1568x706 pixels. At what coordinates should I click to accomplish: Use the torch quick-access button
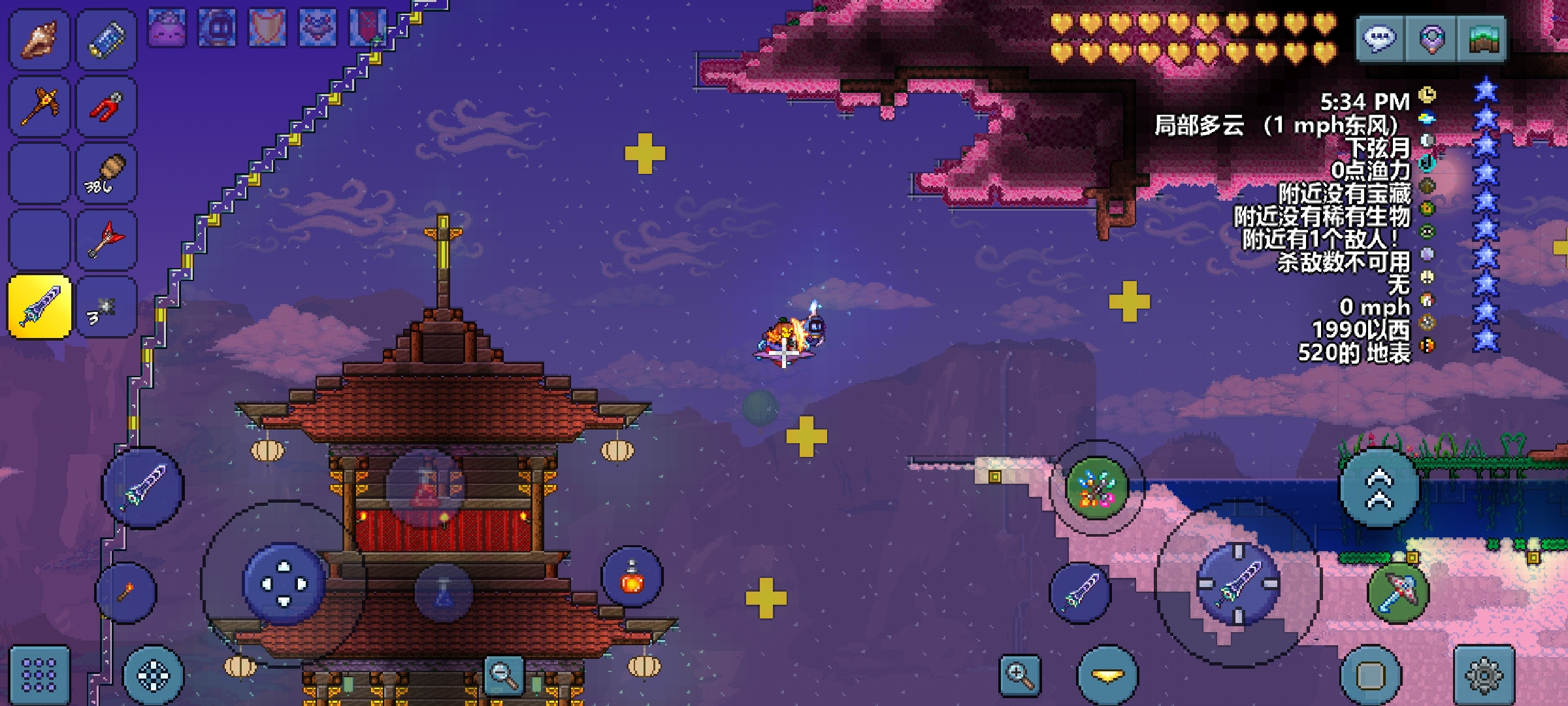[125, 592]
